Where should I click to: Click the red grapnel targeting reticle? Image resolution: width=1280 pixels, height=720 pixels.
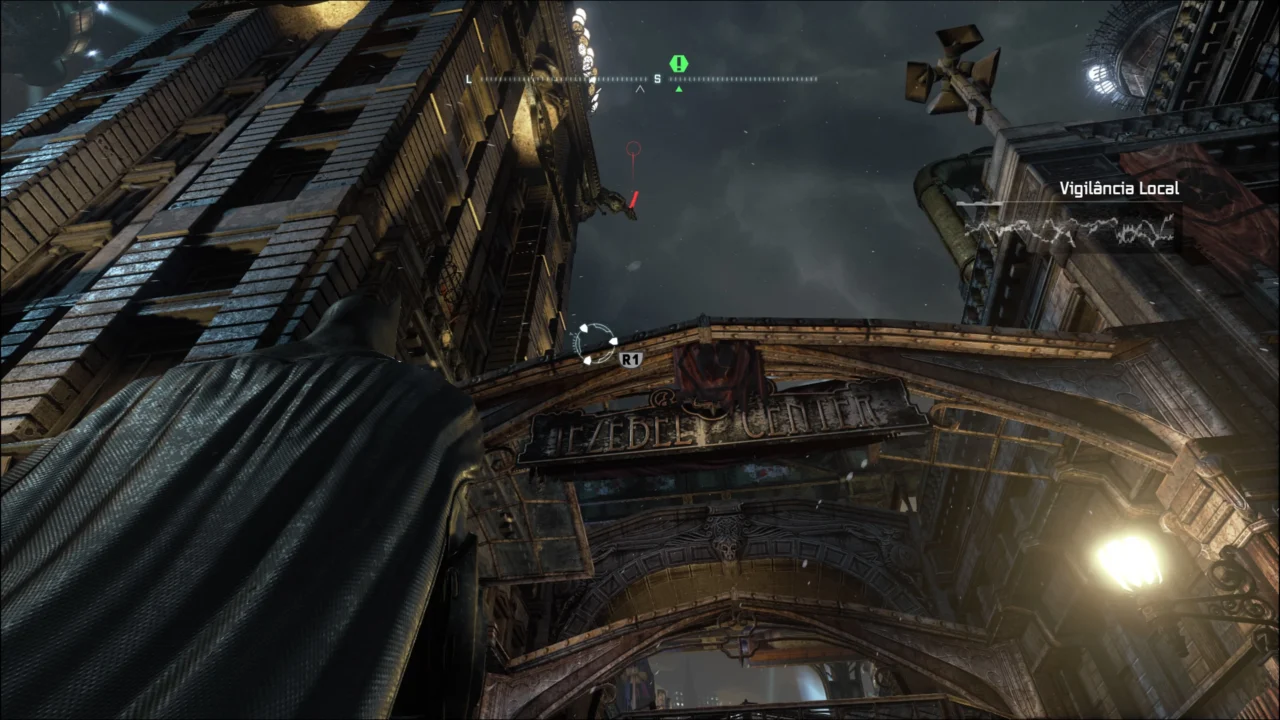(x=632, y=150)
